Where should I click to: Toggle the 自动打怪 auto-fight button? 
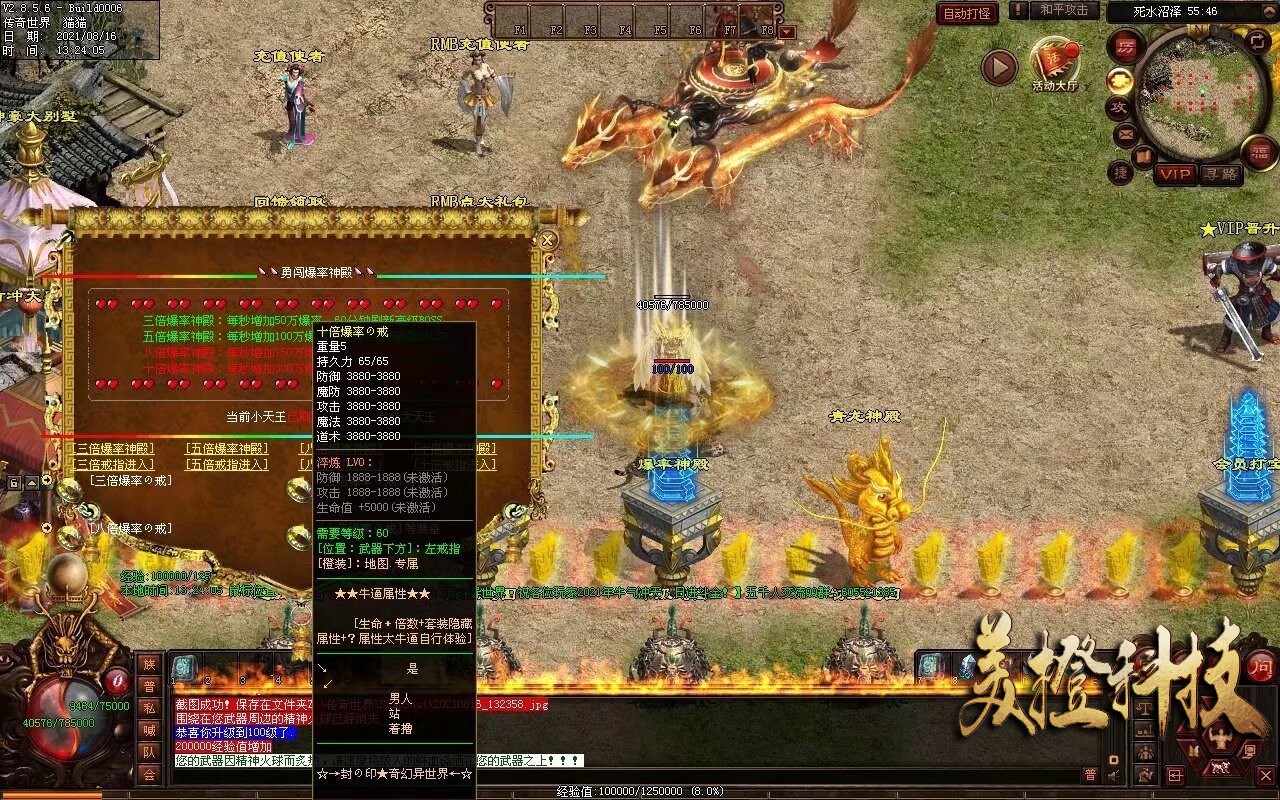pyautogui.click(x=967, y=12)
